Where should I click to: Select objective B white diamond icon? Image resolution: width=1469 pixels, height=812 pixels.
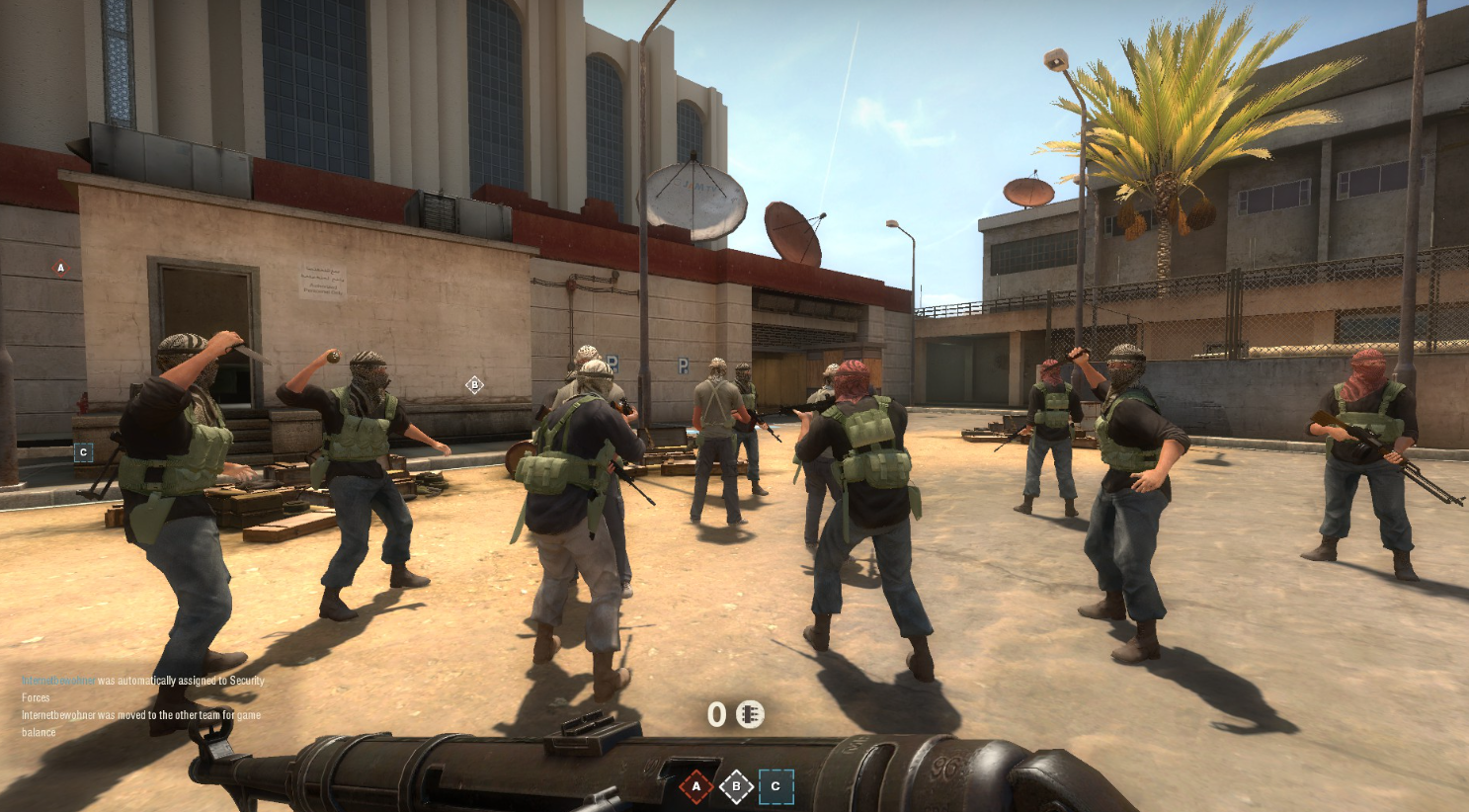click(735, 786)
